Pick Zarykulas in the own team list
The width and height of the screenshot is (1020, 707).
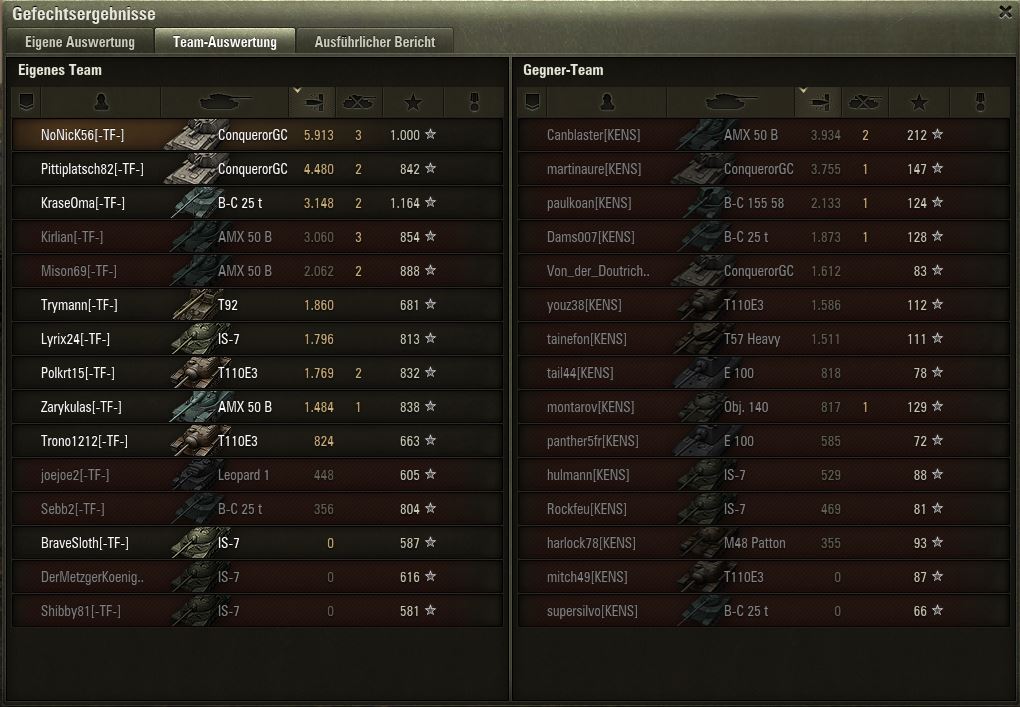(81, 407)
